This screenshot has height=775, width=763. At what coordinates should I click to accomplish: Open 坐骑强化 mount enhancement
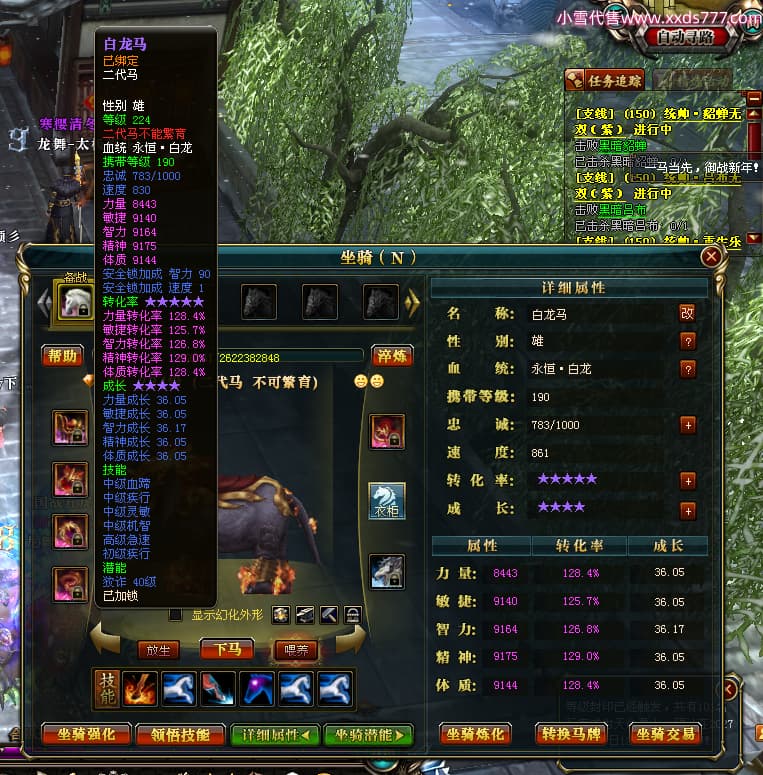(x=87, y=735)
